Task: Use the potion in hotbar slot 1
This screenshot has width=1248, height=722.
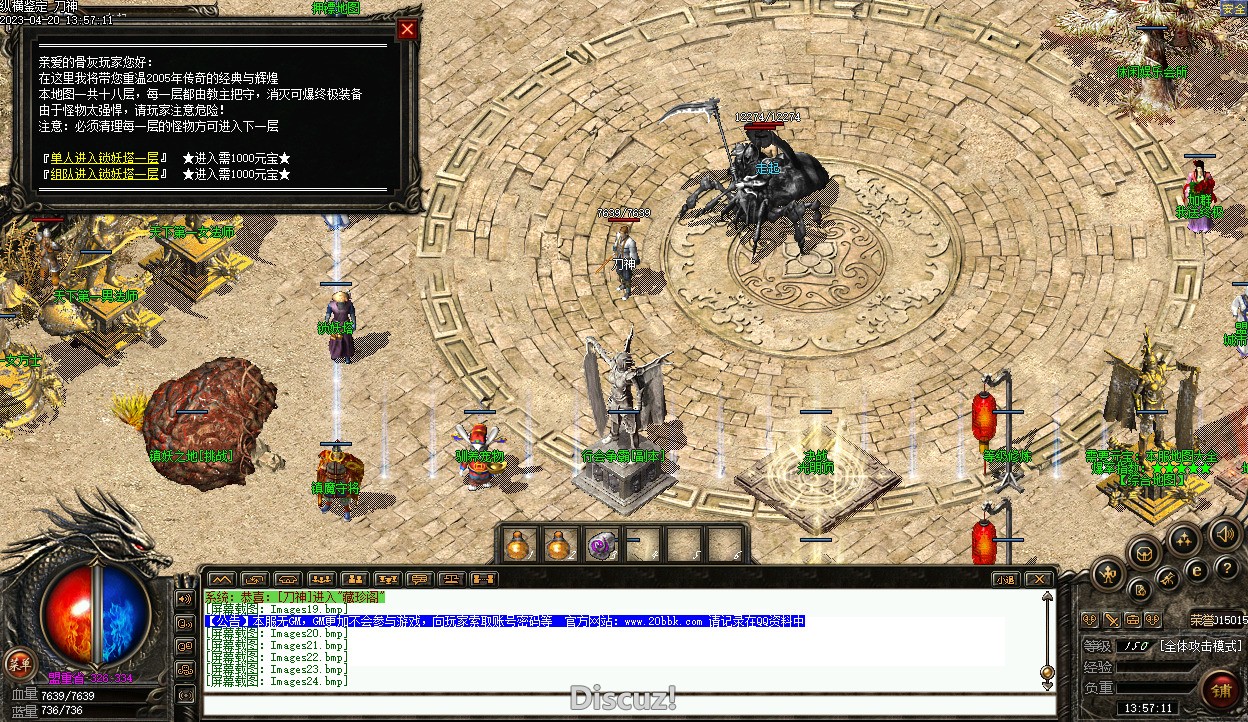Action: click(517, 545)
